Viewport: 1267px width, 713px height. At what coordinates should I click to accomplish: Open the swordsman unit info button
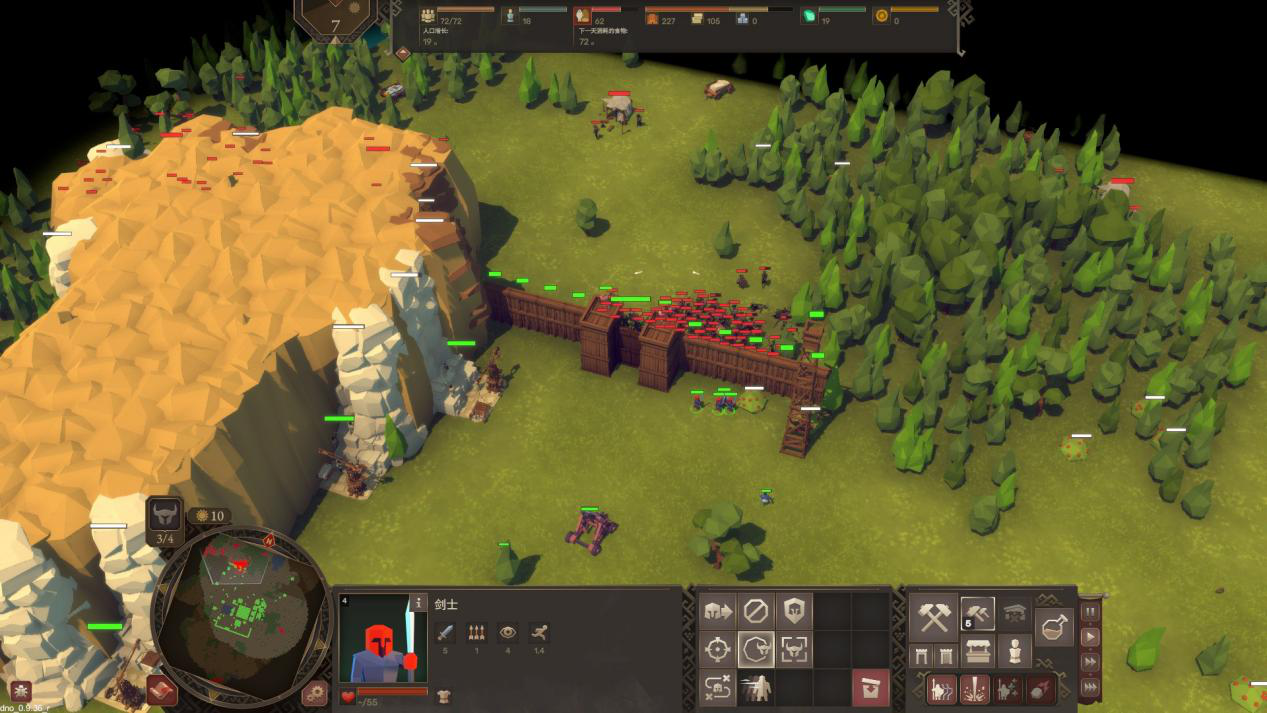[420, 602]
